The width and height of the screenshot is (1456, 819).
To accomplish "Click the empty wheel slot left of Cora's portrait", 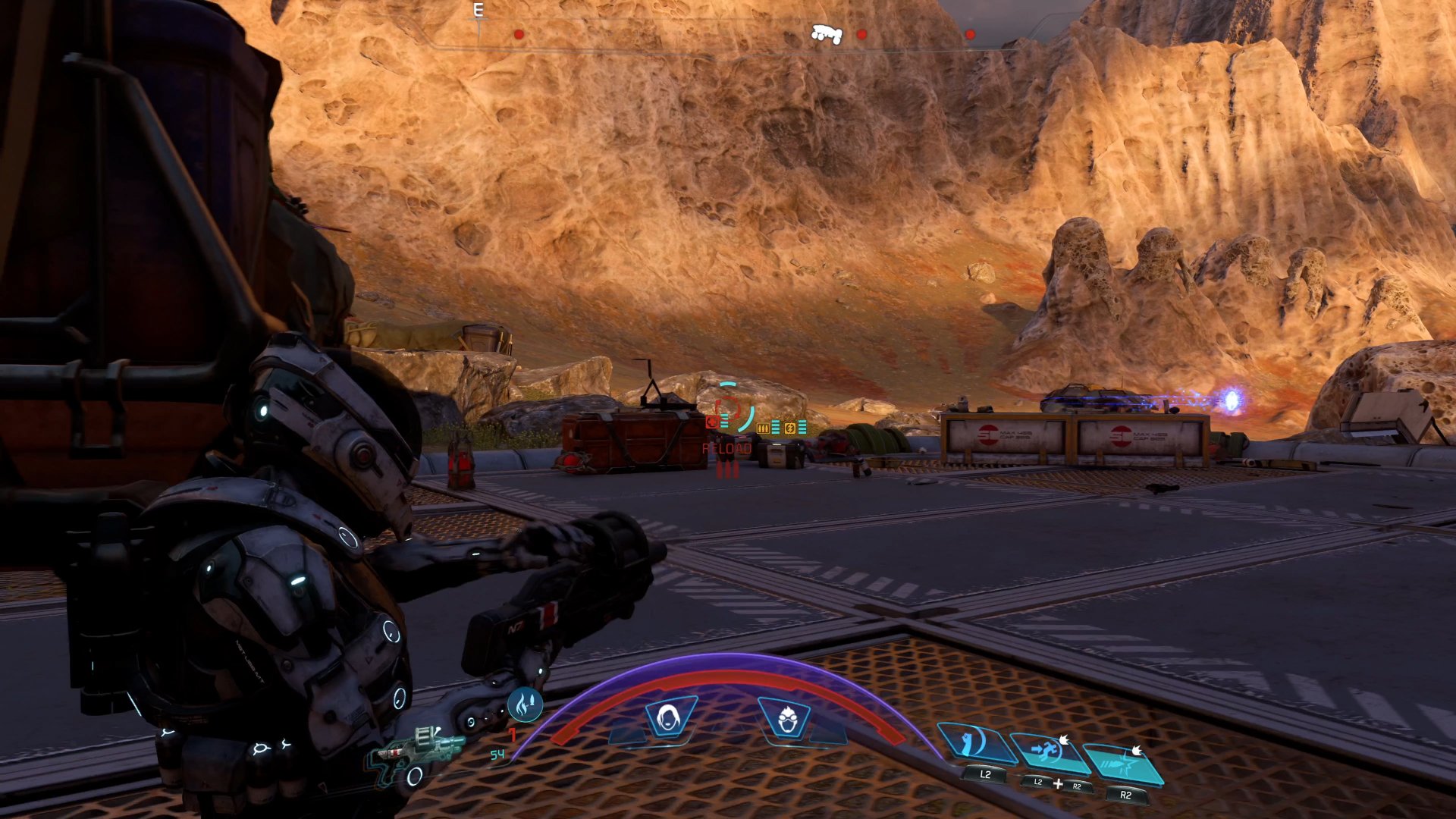I will coord(627,736).
